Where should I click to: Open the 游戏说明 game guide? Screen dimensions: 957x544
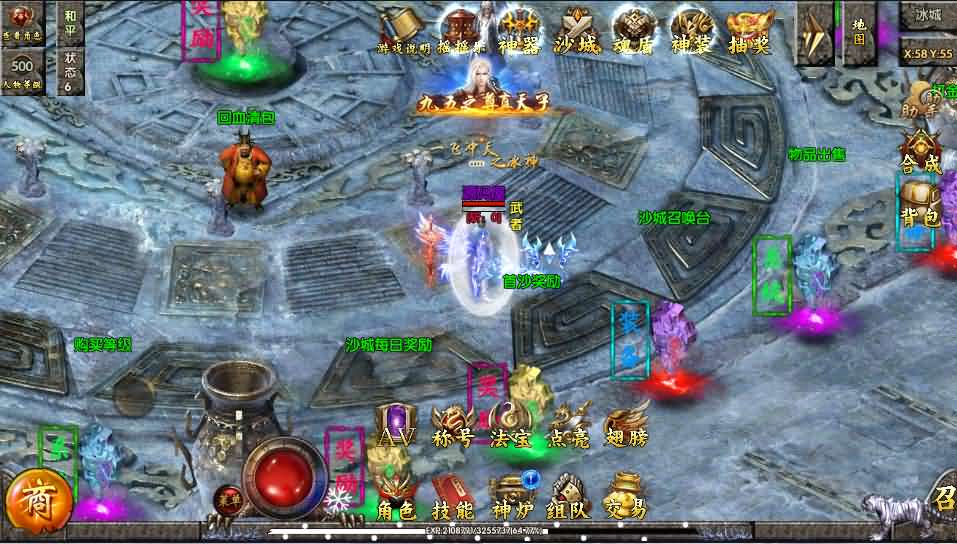(404, 28)
